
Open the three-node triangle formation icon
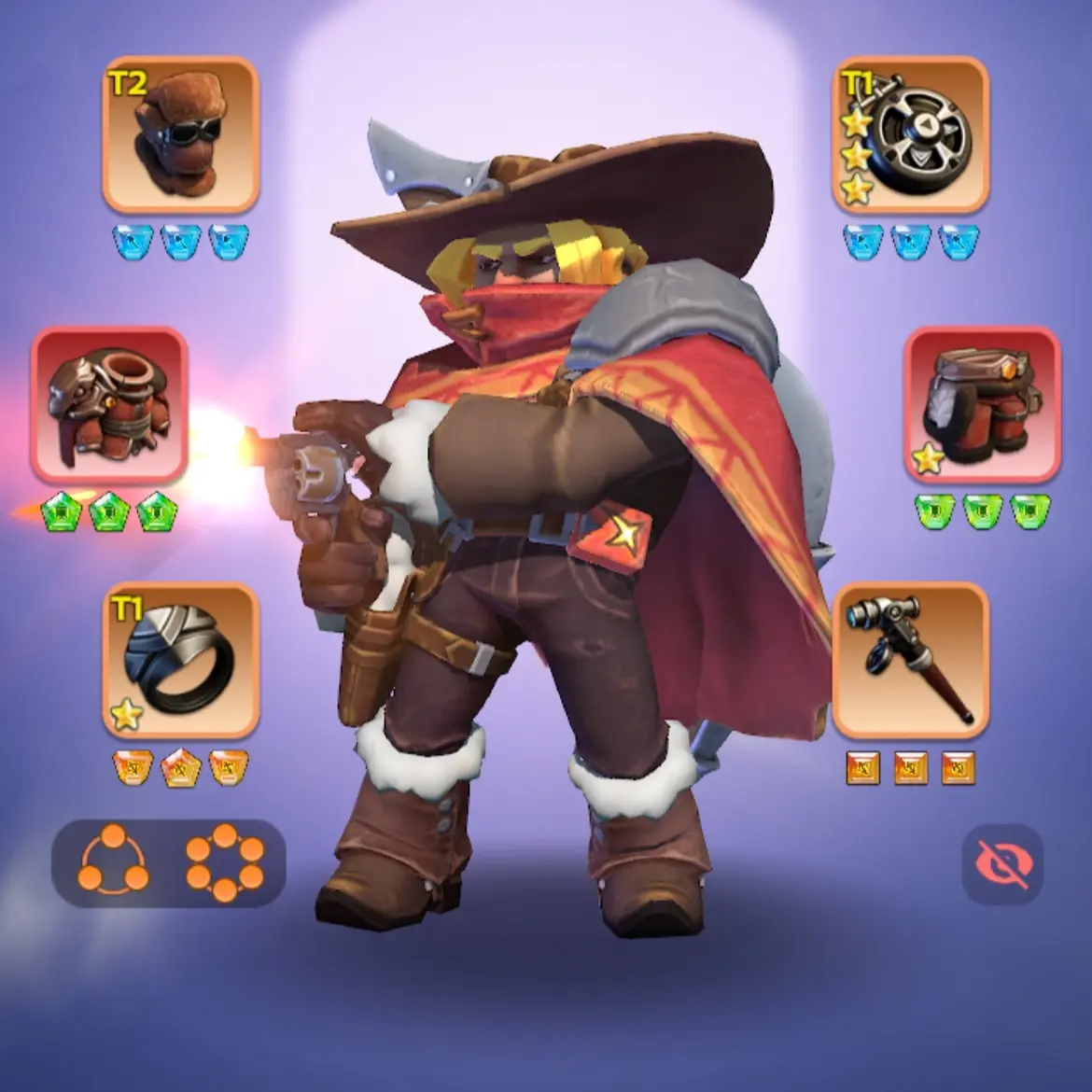115,863
